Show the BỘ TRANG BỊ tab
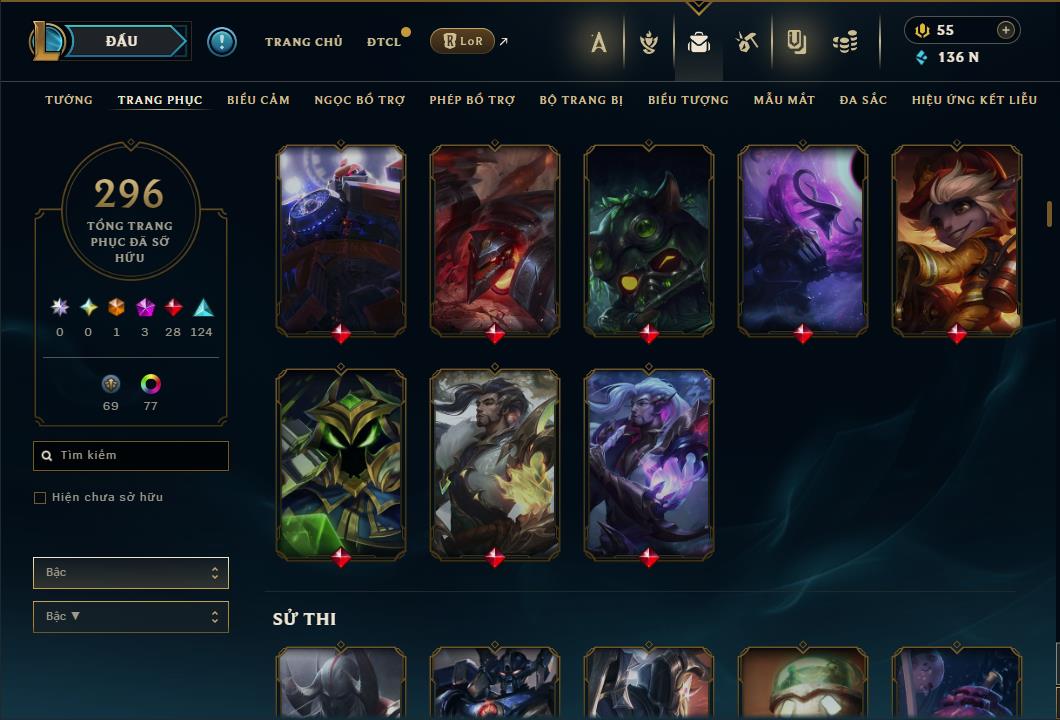1060x720 pixels. click(581, 100)
